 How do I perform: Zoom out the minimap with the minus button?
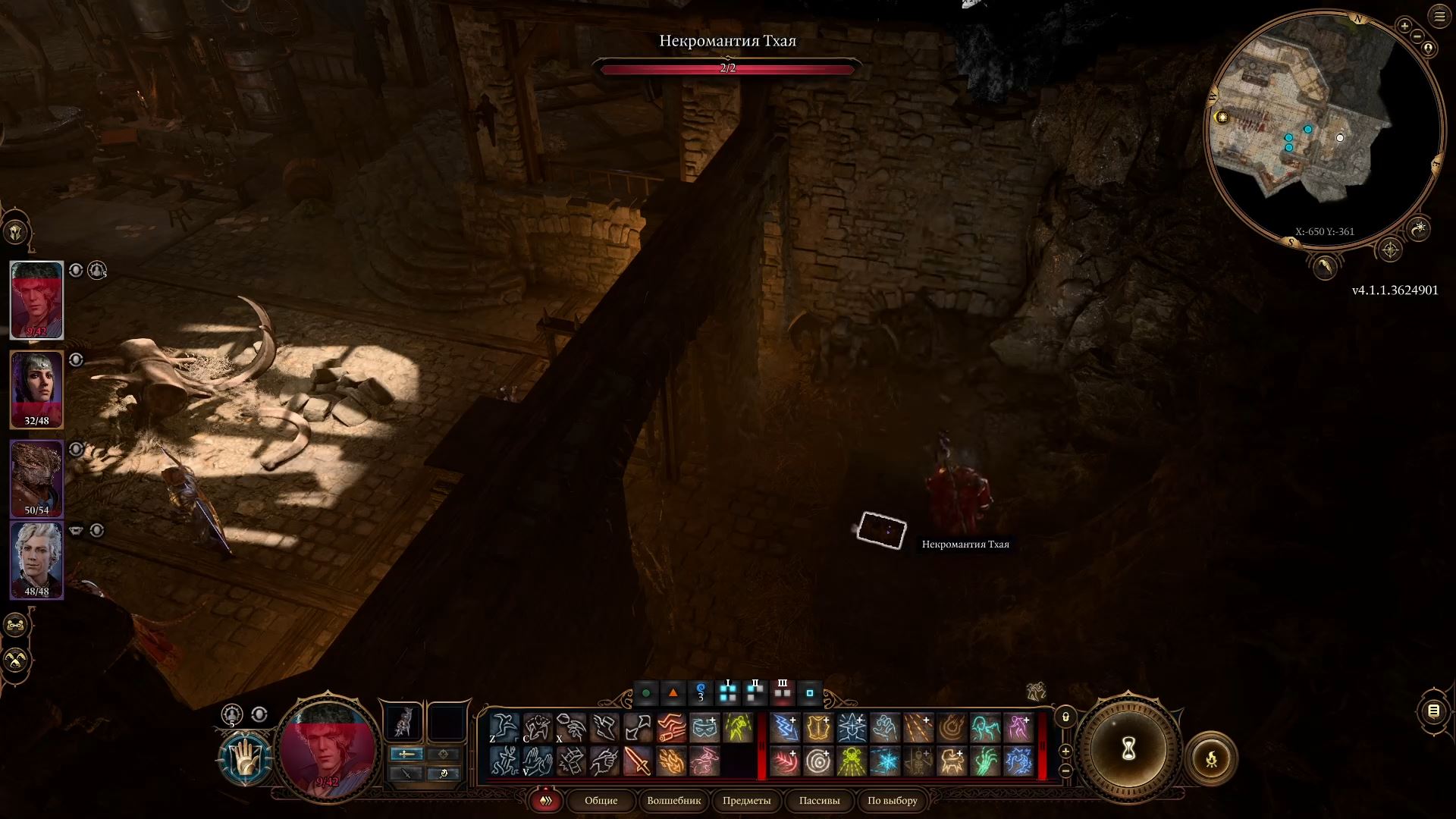[x=1417, y=35]
